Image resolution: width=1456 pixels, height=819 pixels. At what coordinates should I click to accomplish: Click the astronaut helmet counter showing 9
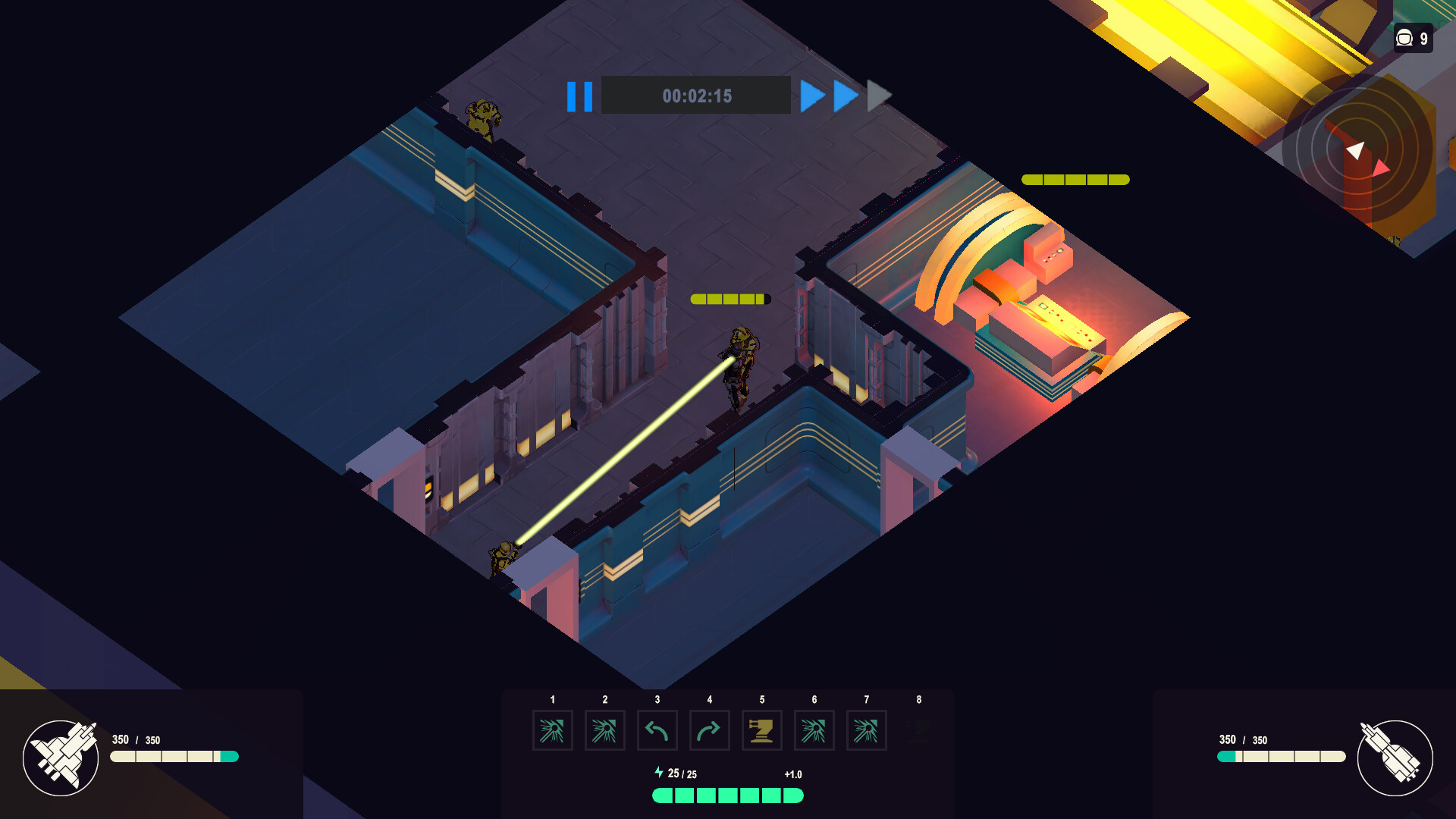click(x=1412, y=39)
